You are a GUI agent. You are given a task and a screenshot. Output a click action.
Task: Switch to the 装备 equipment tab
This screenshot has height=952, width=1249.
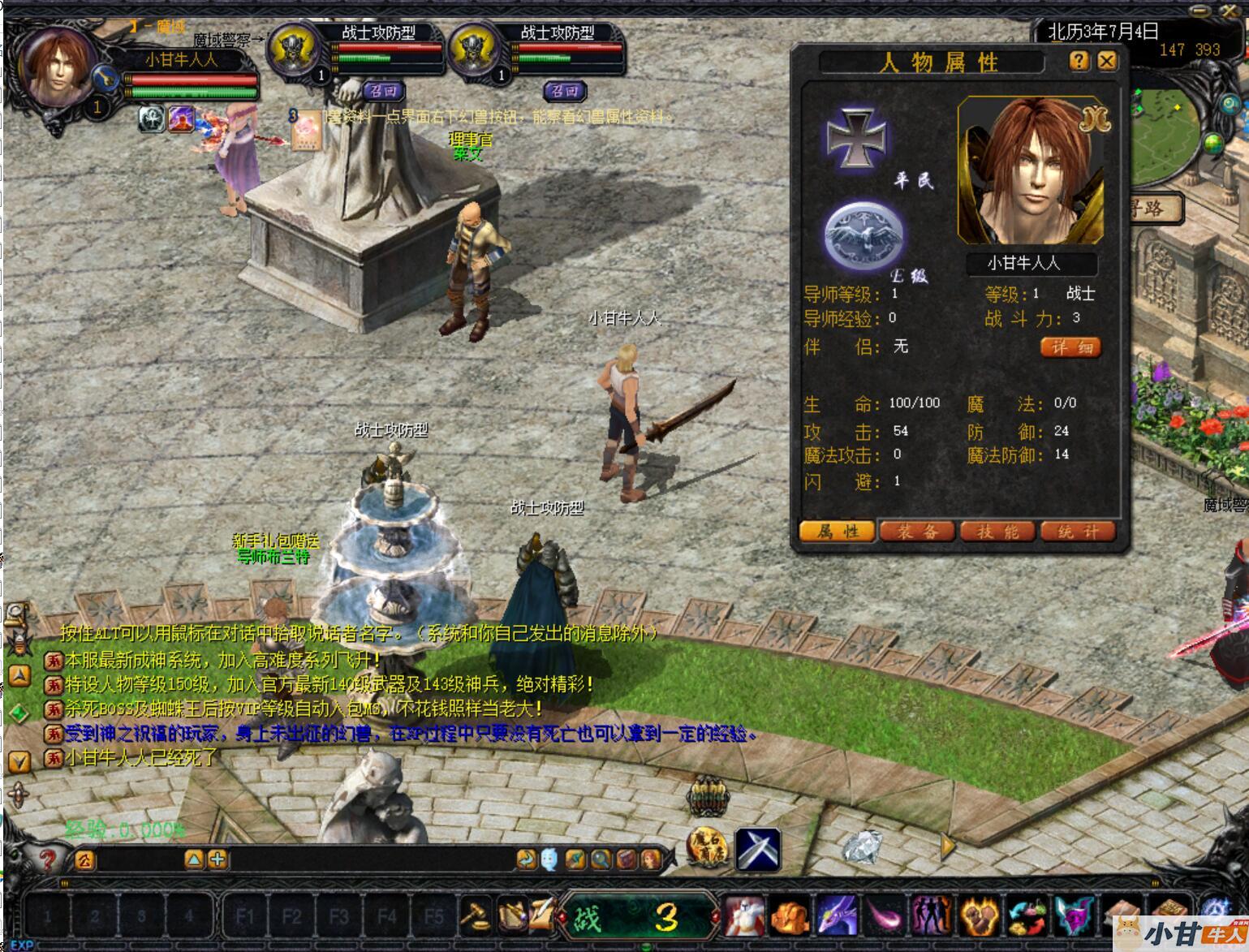[x=917, y=532]
